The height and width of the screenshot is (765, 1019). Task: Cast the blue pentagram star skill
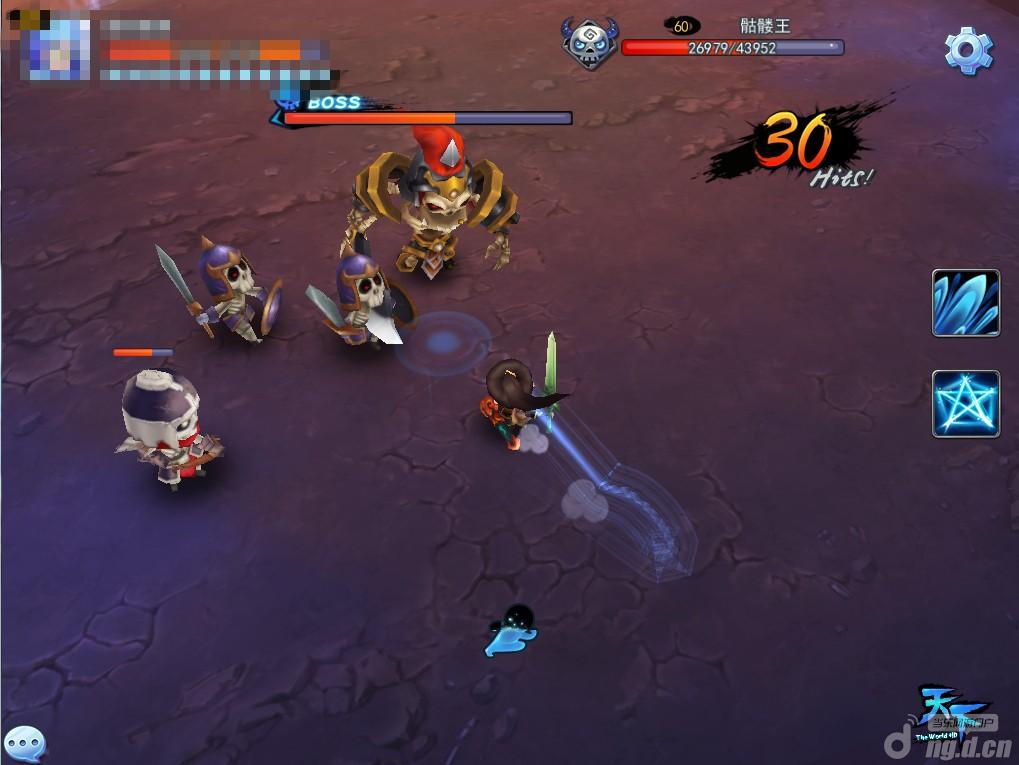tap(966, 403)
